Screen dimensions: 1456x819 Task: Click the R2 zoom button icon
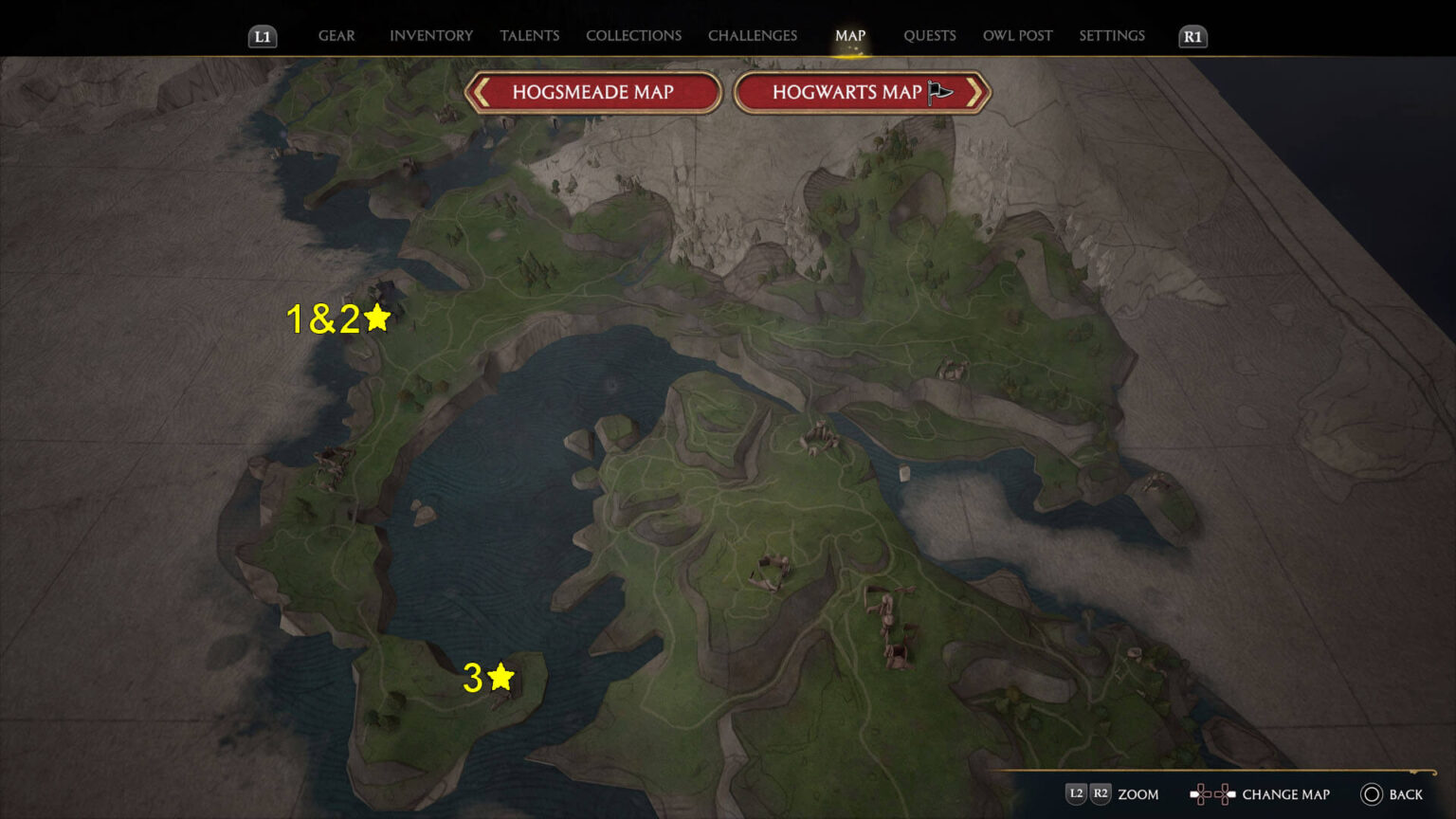tap(1101, 794)
